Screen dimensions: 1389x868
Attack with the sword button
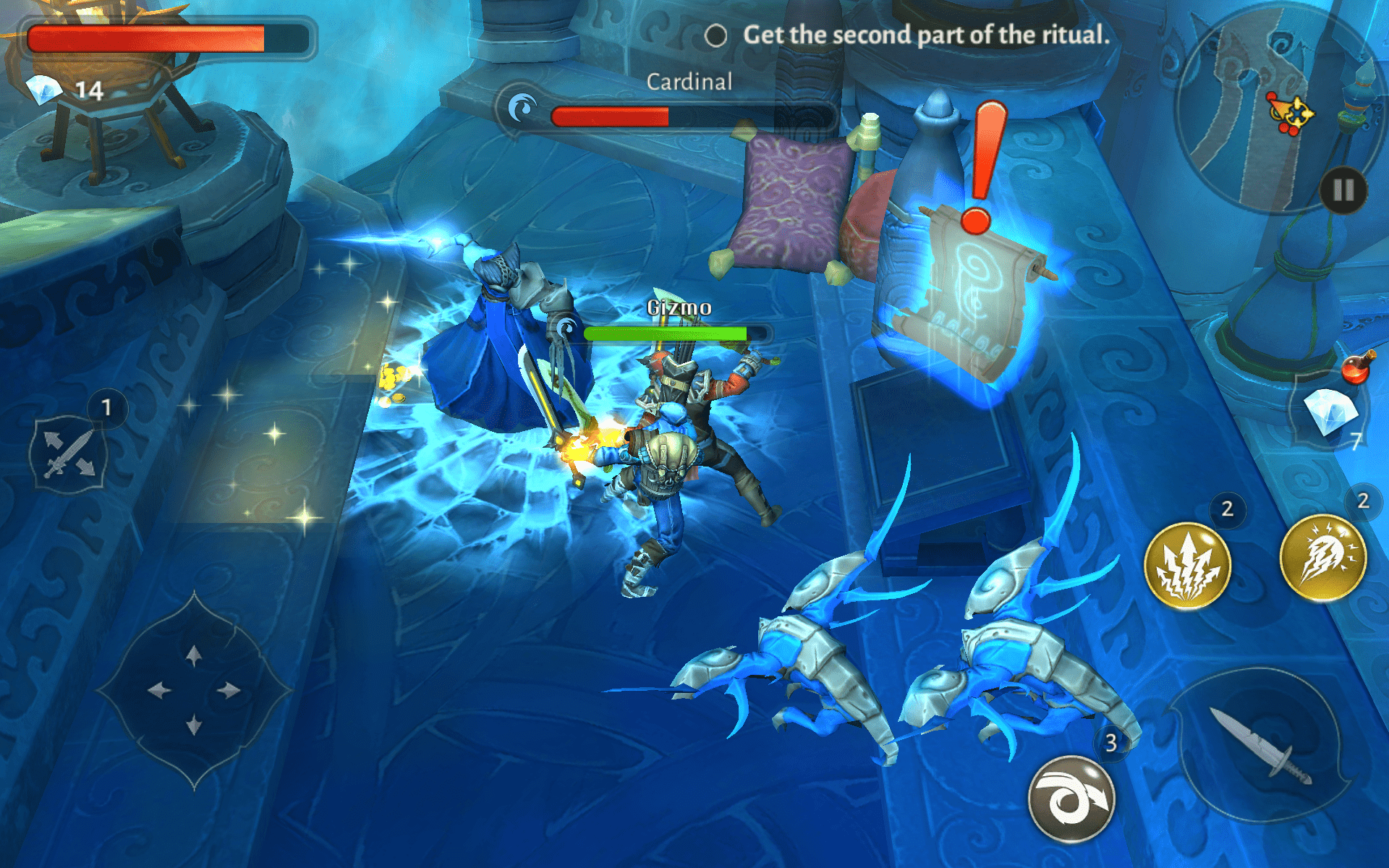point(1262,745)
